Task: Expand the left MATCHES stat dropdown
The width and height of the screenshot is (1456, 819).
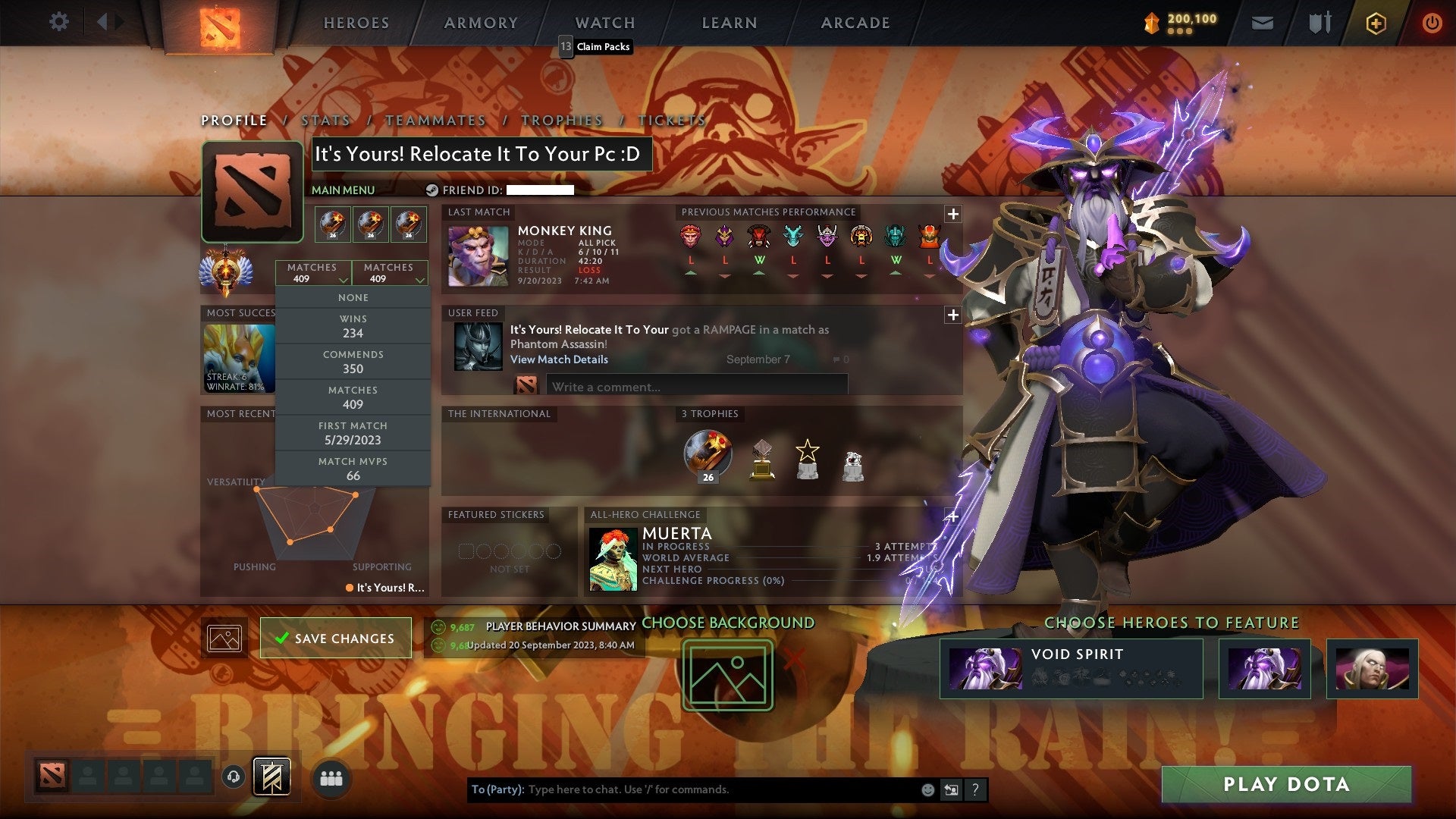Action: (x=313, y=272)
